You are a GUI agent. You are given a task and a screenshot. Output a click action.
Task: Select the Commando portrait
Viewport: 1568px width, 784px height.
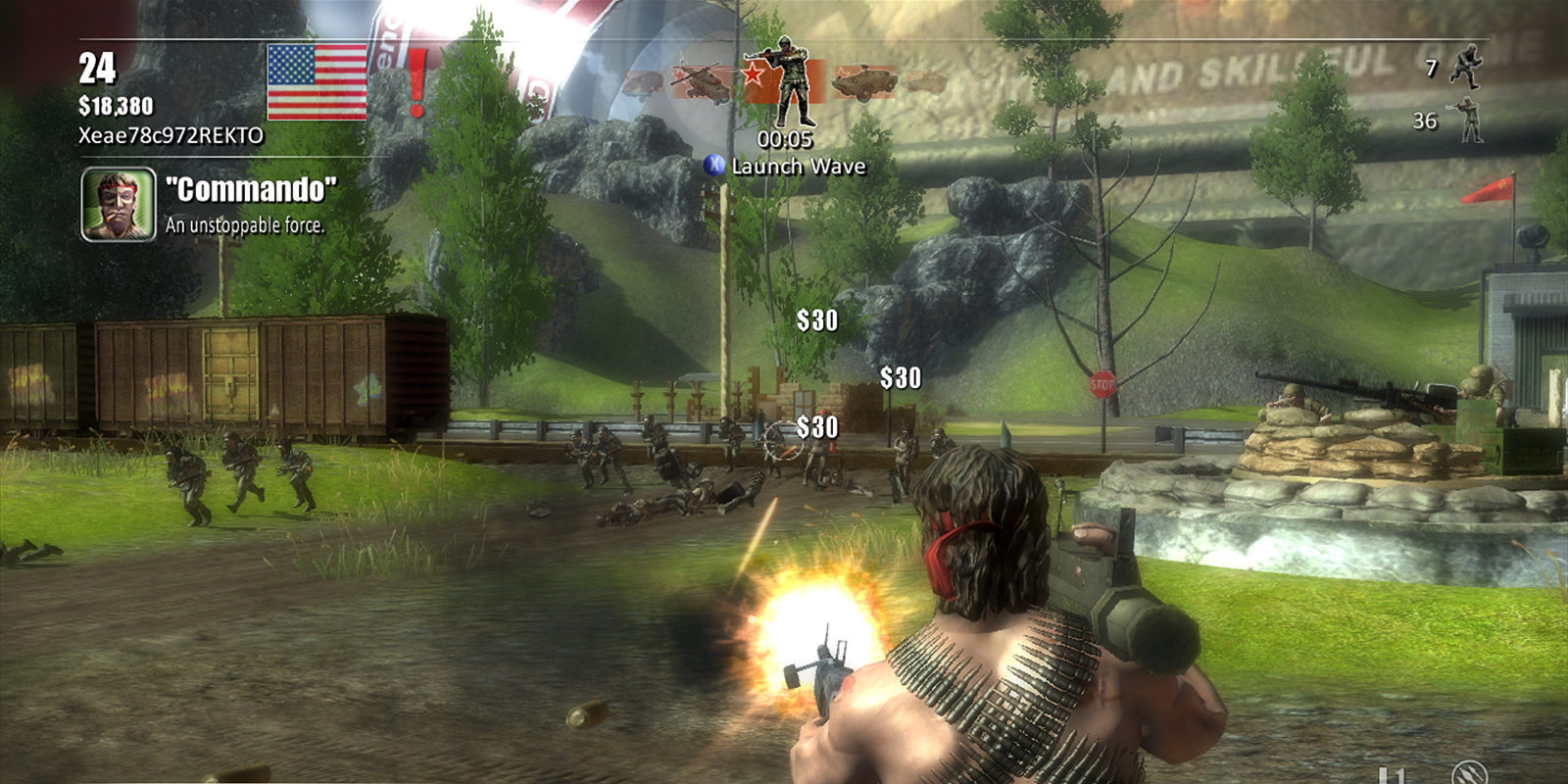click(119, 204)
